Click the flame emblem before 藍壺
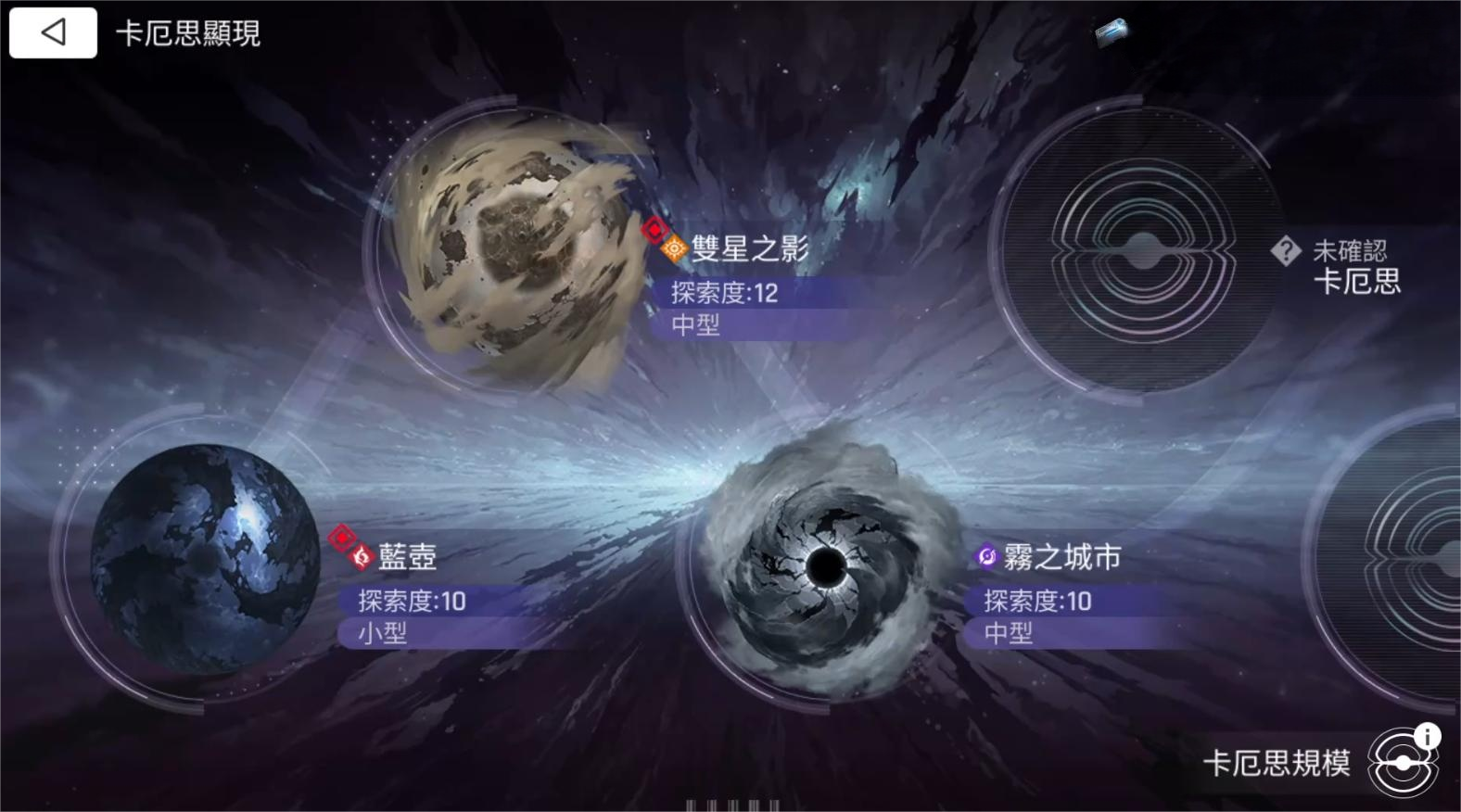This screenshot has height=812, width=1461. [x=360, y=558]
